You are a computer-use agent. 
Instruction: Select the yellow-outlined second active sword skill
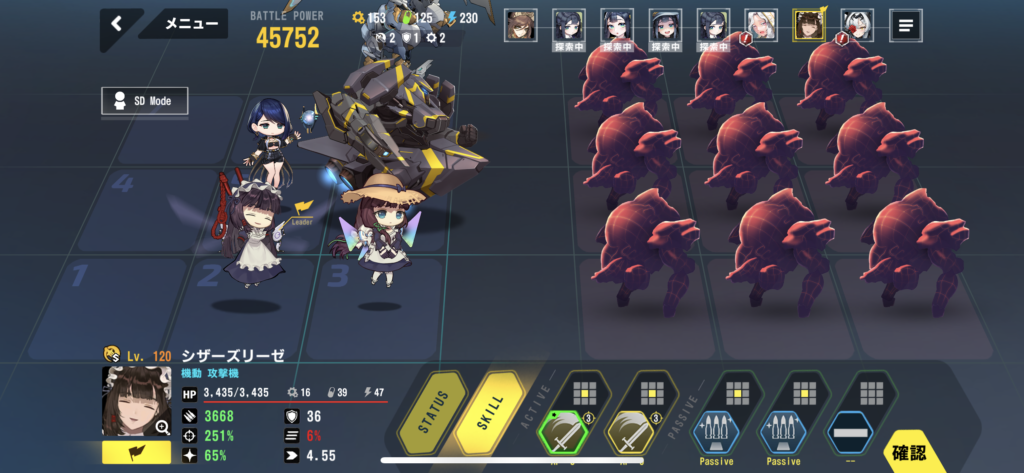coord(632,433)
